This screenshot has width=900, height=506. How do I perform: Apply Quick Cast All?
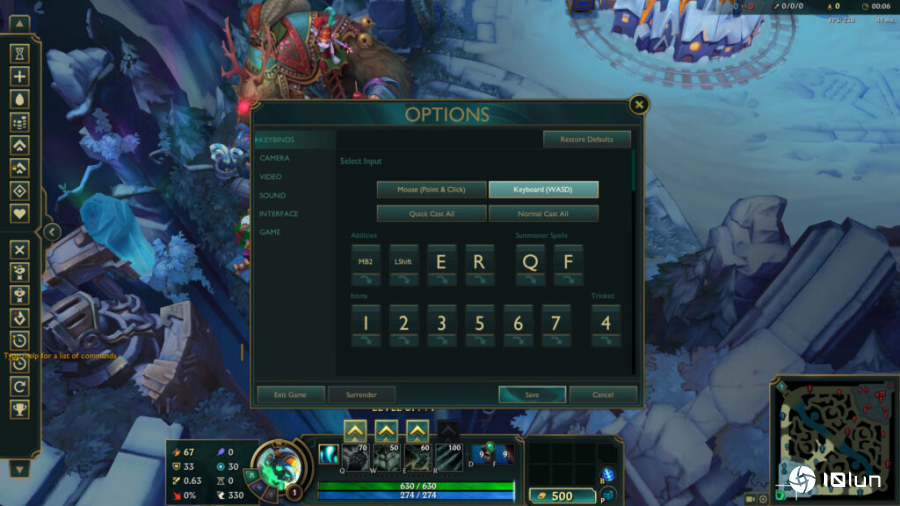tap(431, 213)
